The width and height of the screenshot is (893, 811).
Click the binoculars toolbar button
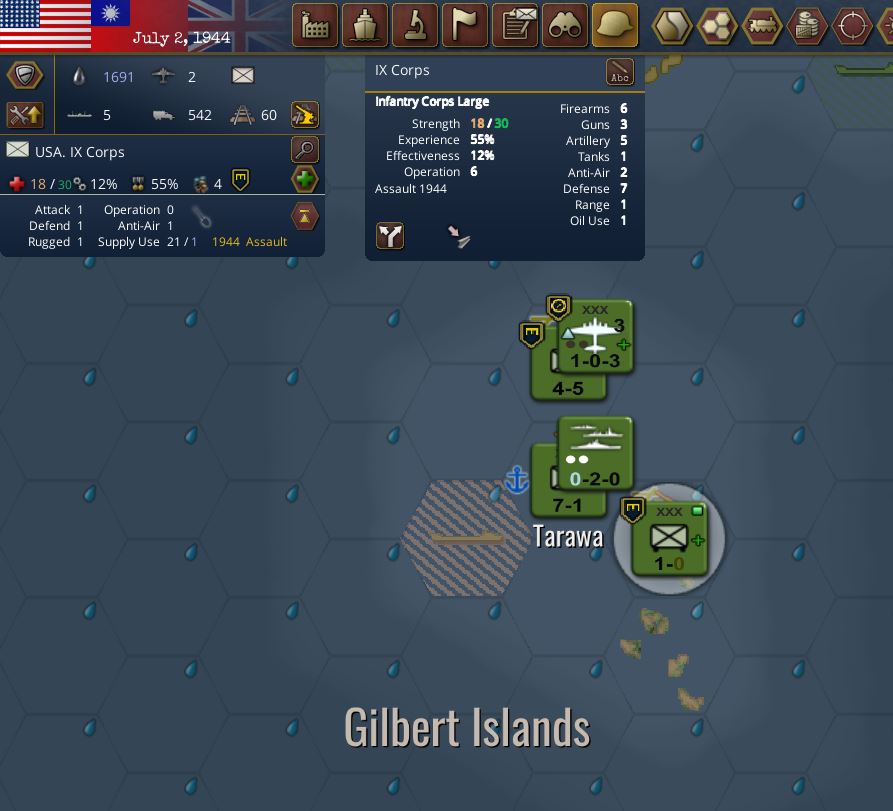click(565, 26)
